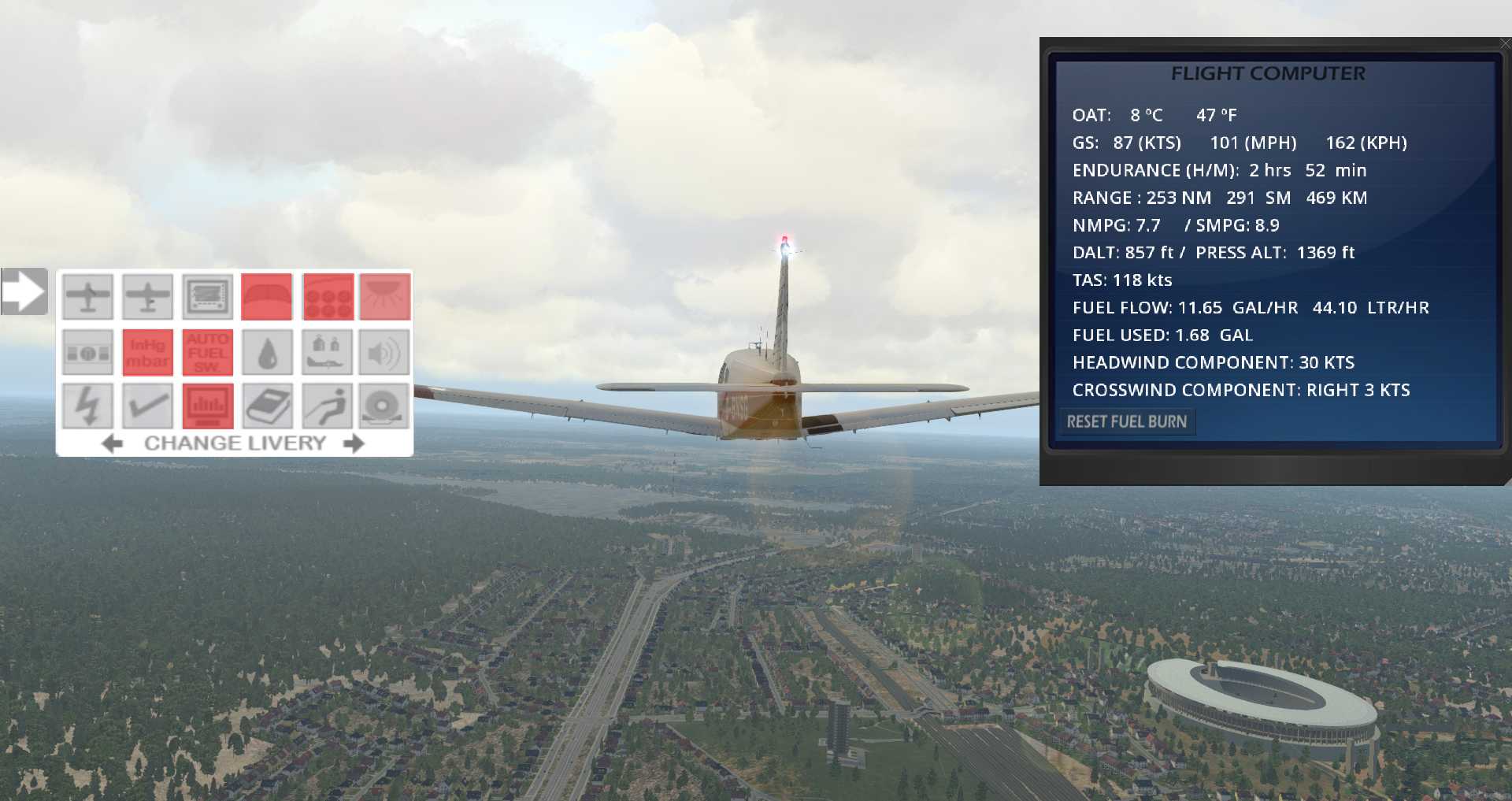Click the RESET FUEL BURN button
The width and height of the screenshot is (1512, 801).
pos(1126,421)
